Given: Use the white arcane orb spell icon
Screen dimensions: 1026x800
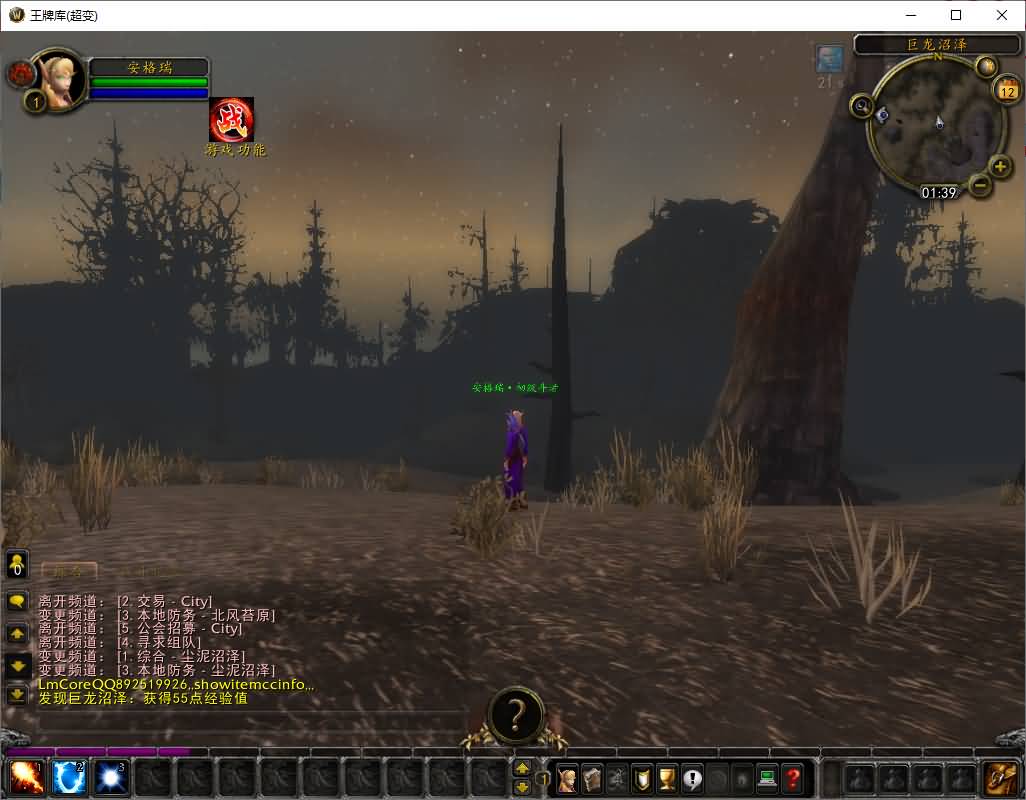Looking at the screenshot, I should coord(110,778).
